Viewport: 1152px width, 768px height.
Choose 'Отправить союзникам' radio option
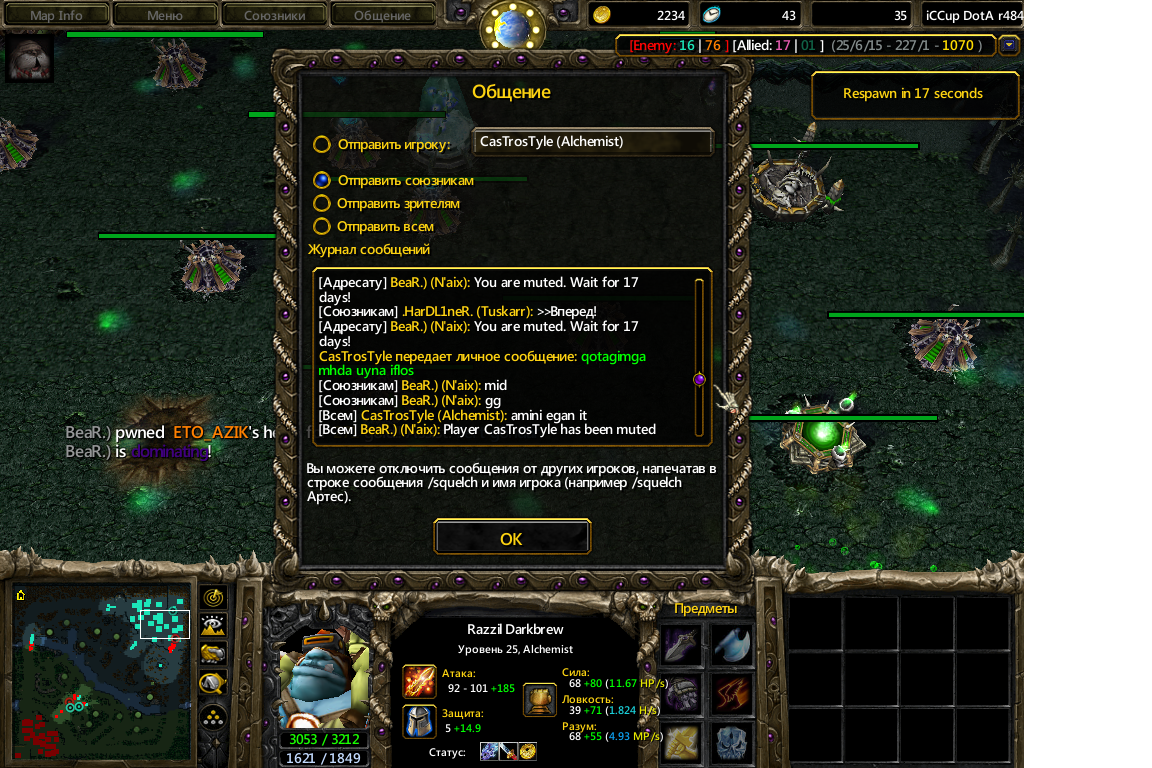pos(322,180)
